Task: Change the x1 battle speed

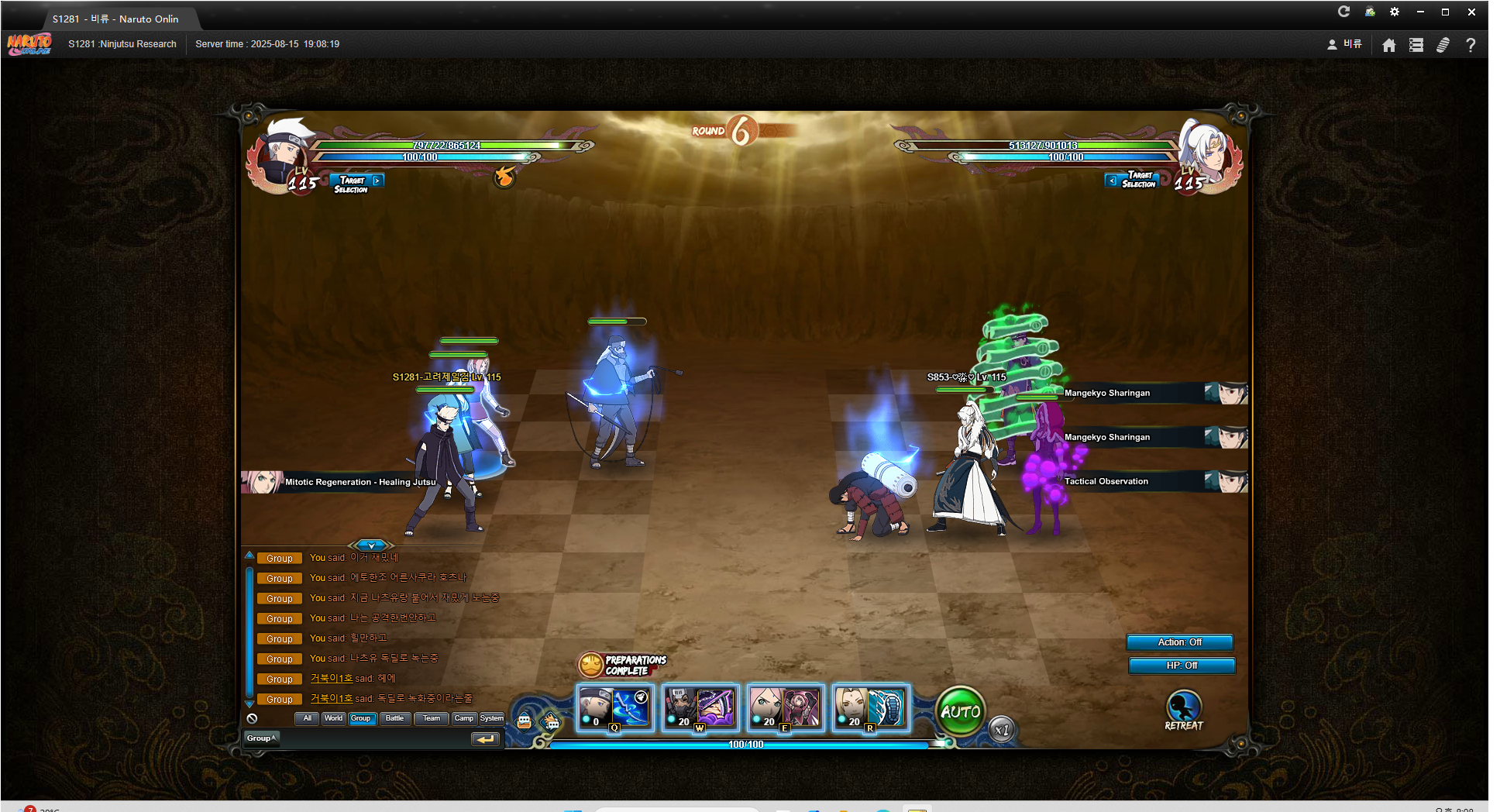Action: point(1002,730)
